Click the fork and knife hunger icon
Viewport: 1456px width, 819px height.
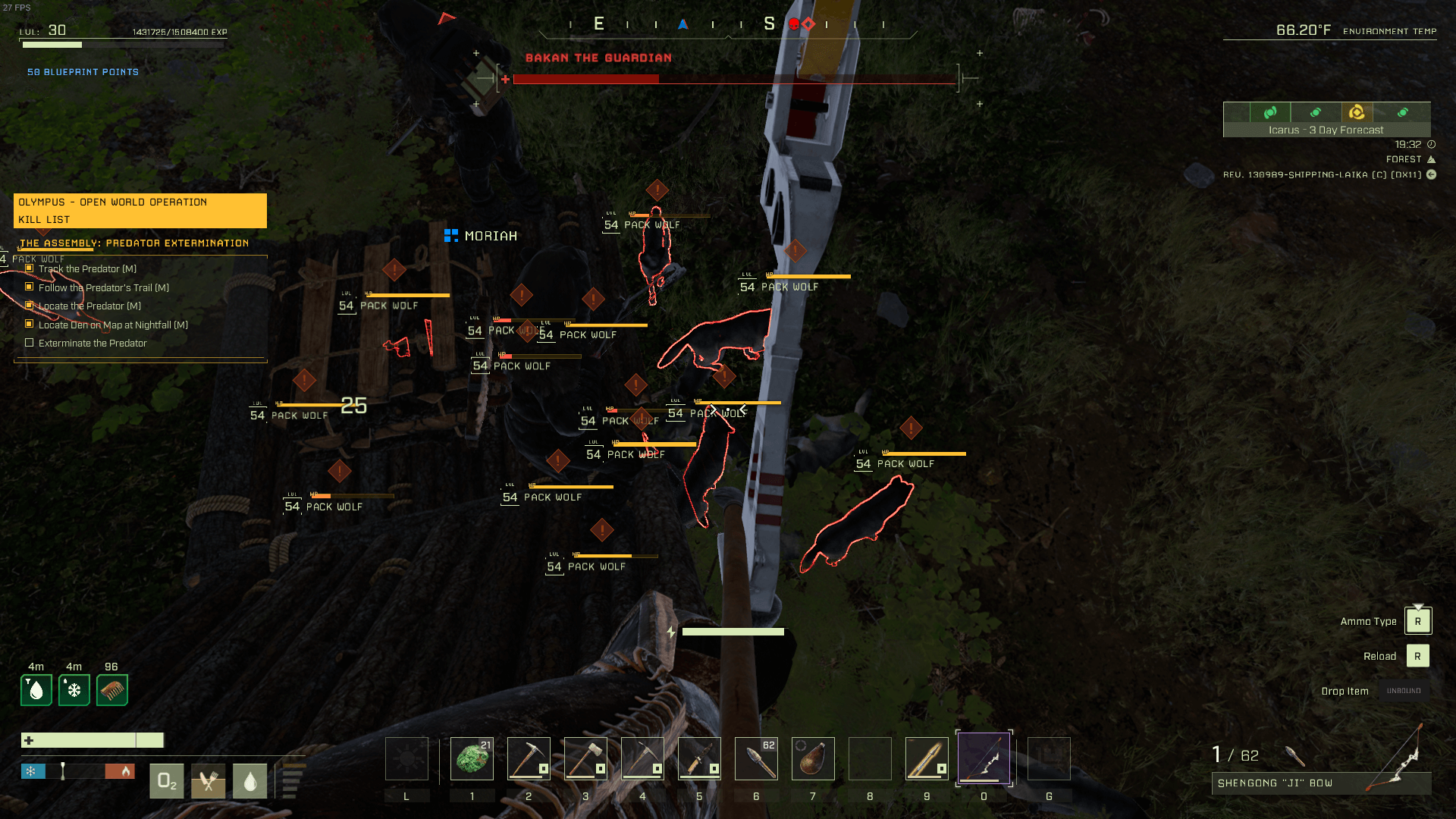(x=209, y=780)
